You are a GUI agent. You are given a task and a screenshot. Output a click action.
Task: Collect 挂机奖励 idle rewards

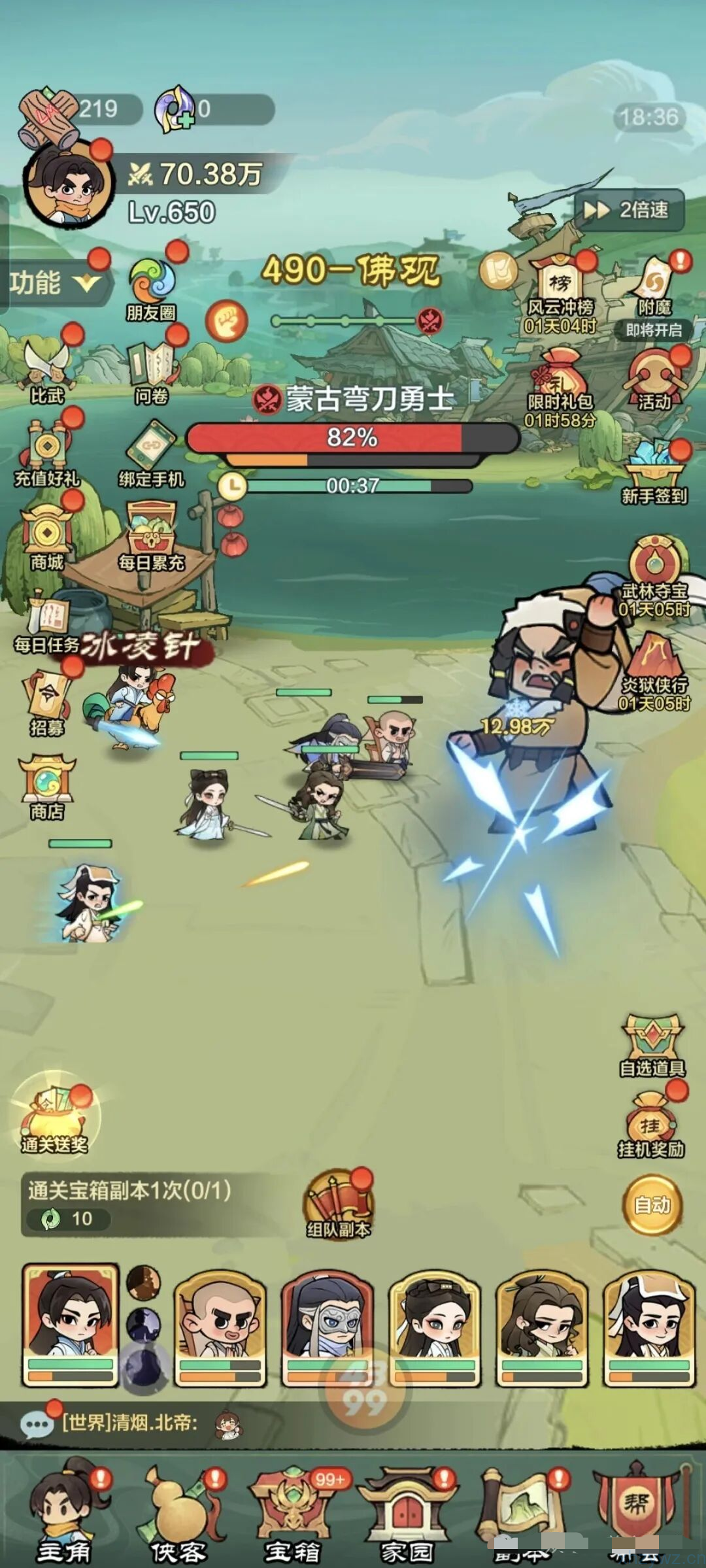point(651,1126)
